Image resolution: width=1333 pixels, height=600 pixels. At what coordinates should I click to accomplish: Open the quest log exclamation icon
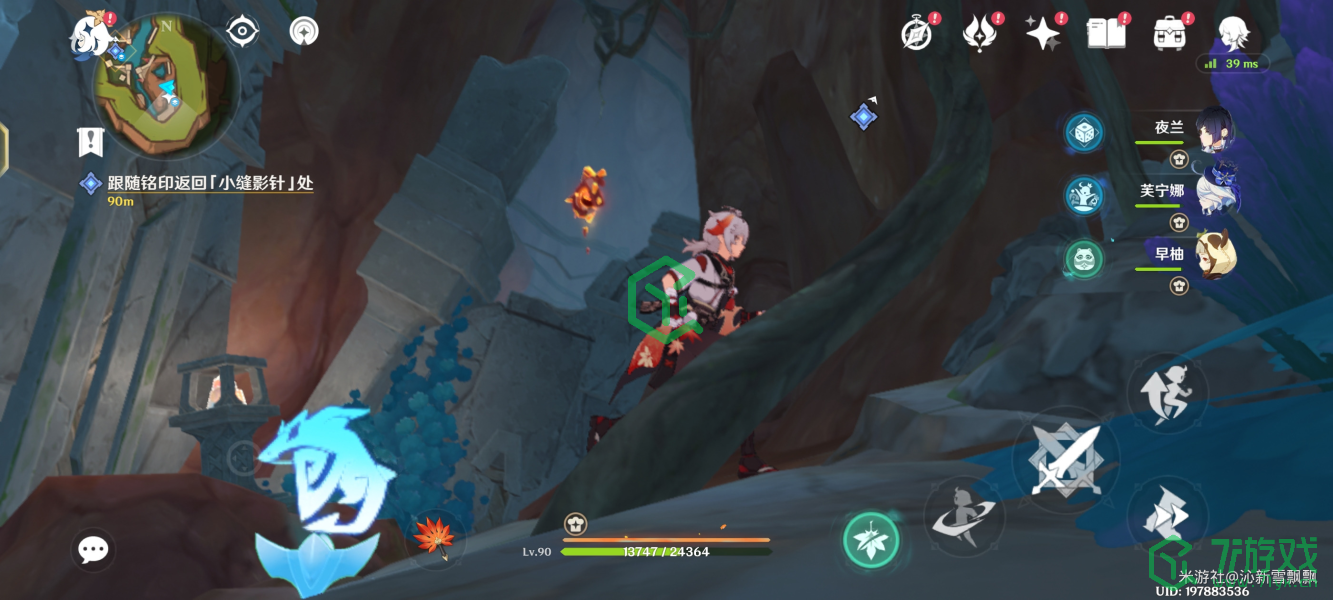coord(91,142)
